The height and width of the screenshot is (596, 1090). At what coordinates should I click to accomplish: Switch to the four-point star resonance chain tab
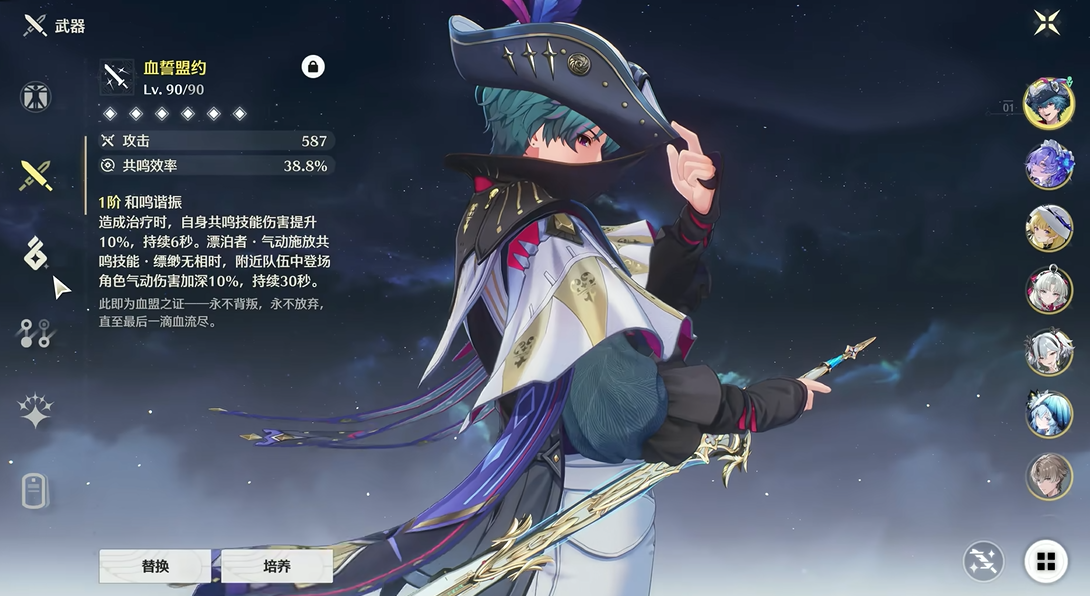[x=36, y=411]
